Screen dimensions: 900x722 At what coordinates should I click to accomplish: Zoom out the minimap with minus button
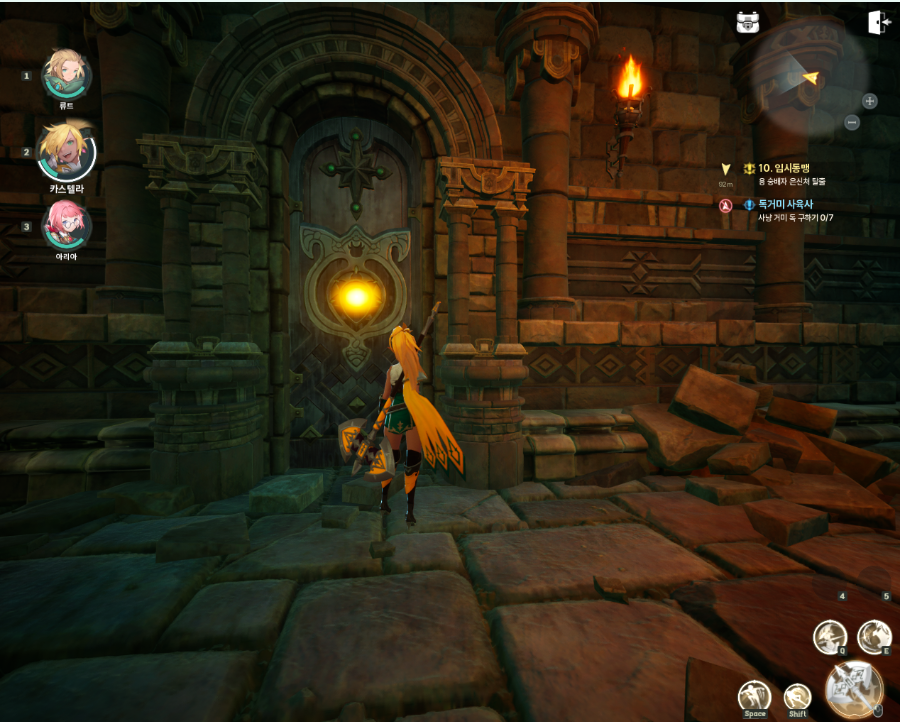[852, 122]
